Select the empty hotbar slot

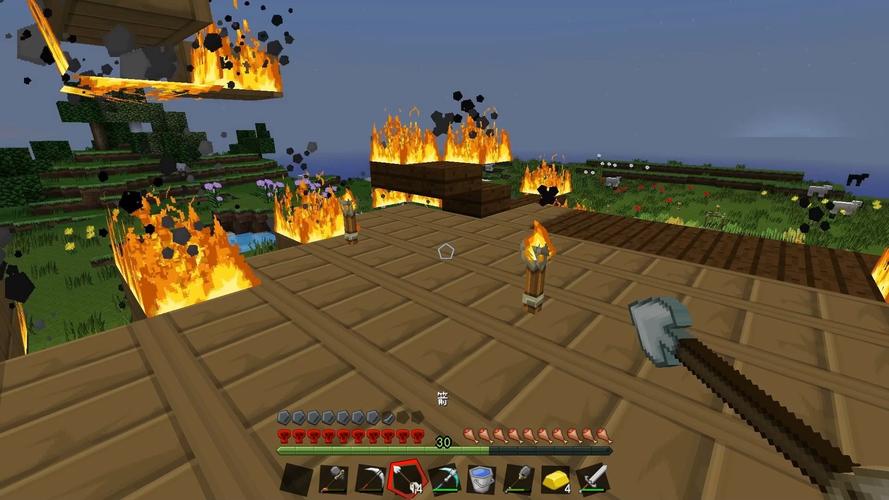pos(296,478)
